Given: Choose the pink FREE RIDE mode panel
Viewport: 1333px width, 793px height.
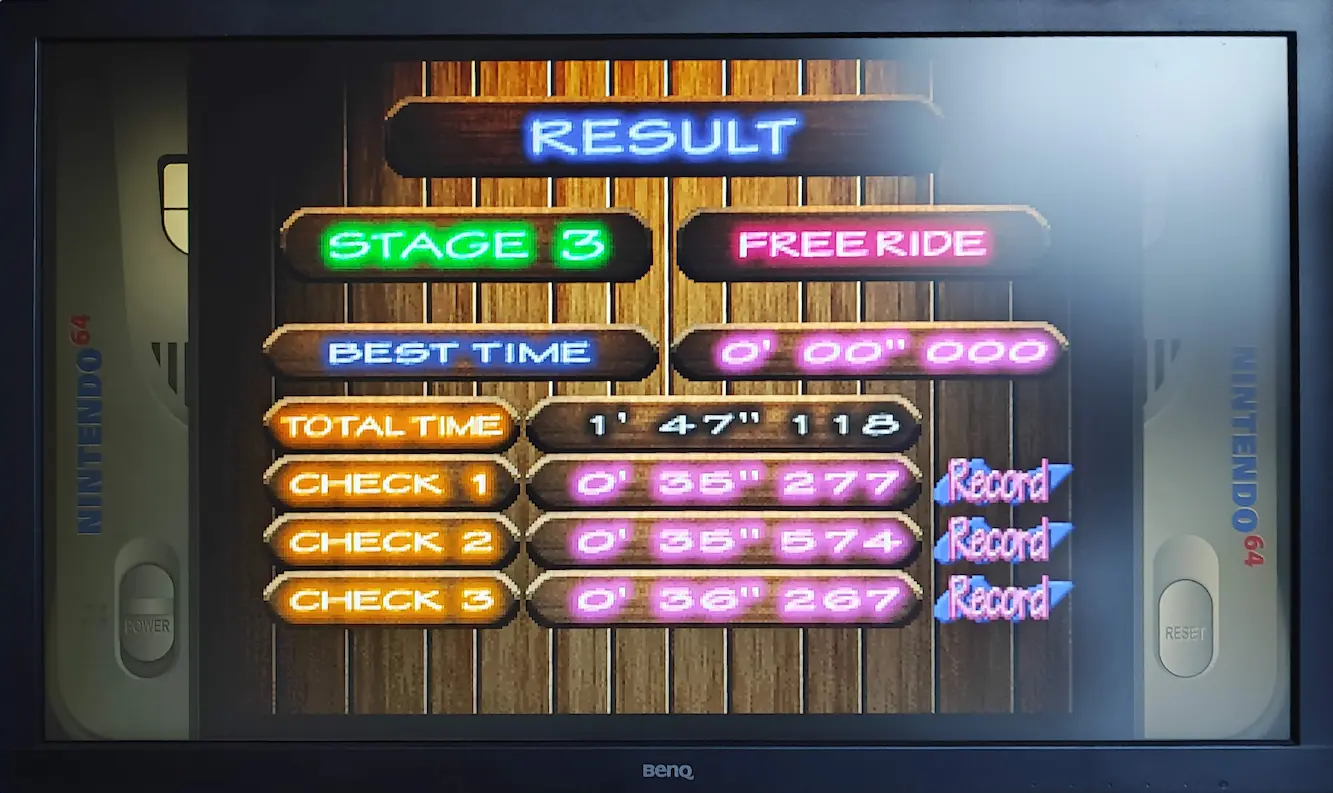Looking at the screenshot, I should pos(862,244).
